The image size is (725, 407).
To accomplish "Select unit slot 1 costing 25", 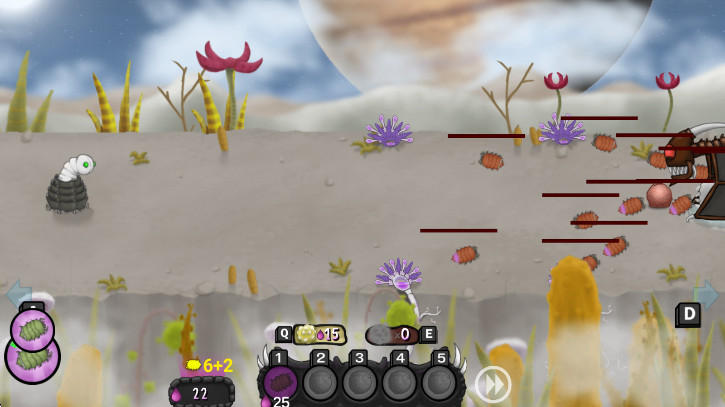I will coord(281,382).
